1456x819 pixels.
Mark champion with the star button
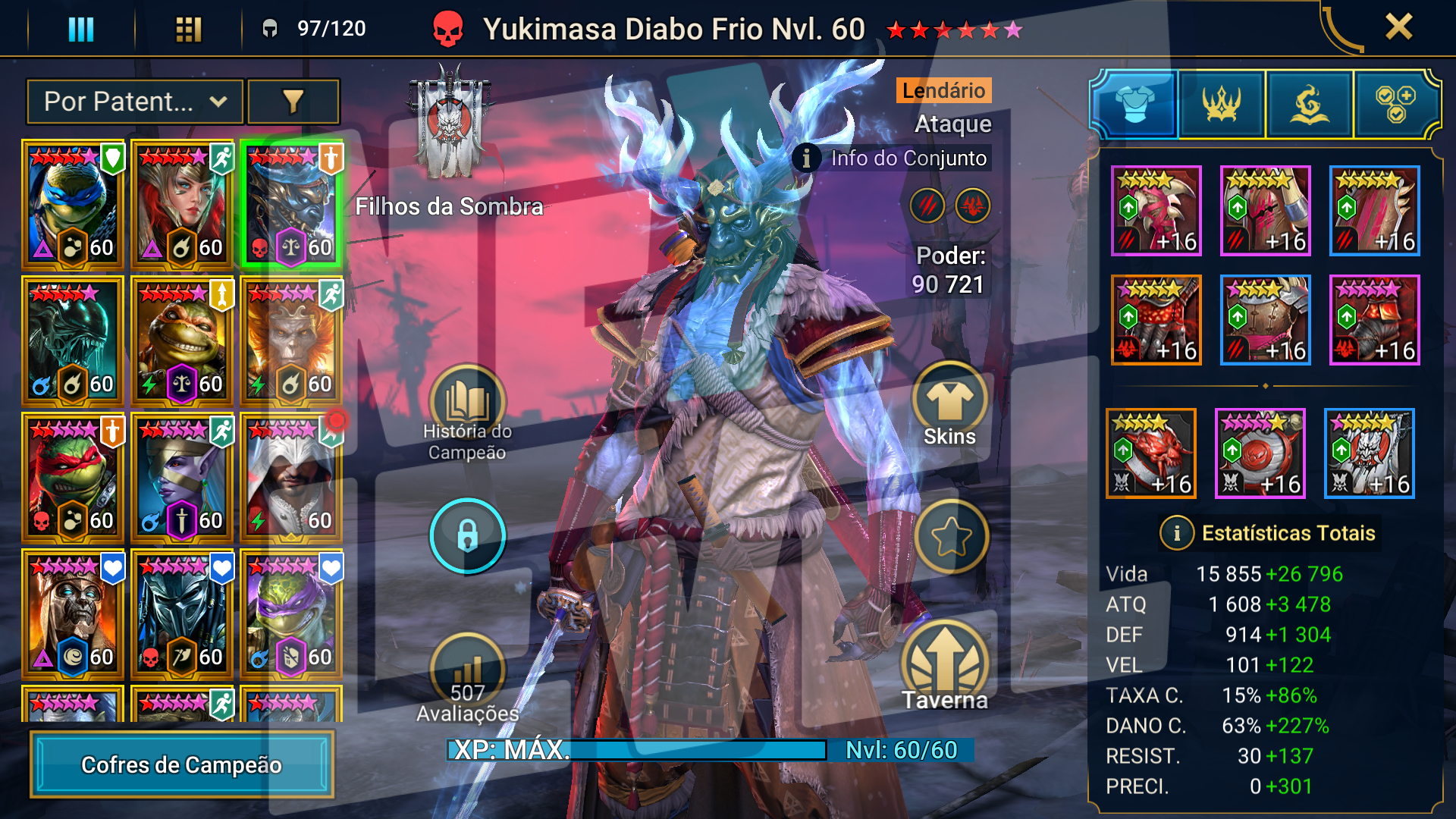coord(951,537)
